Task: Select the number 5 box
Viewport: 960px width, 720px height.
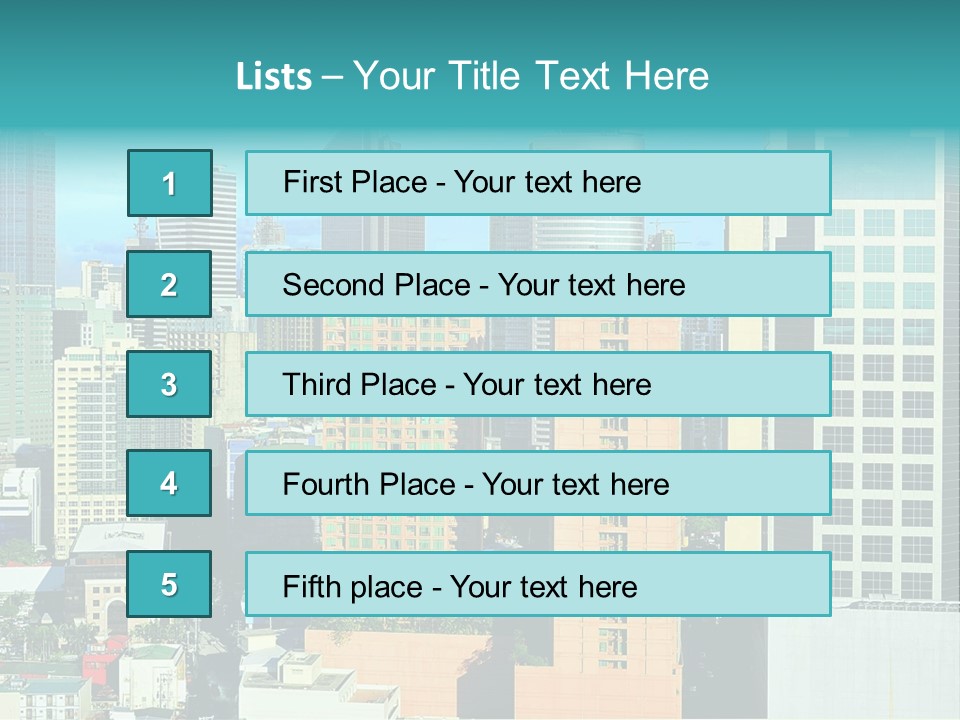Action: 170,584
